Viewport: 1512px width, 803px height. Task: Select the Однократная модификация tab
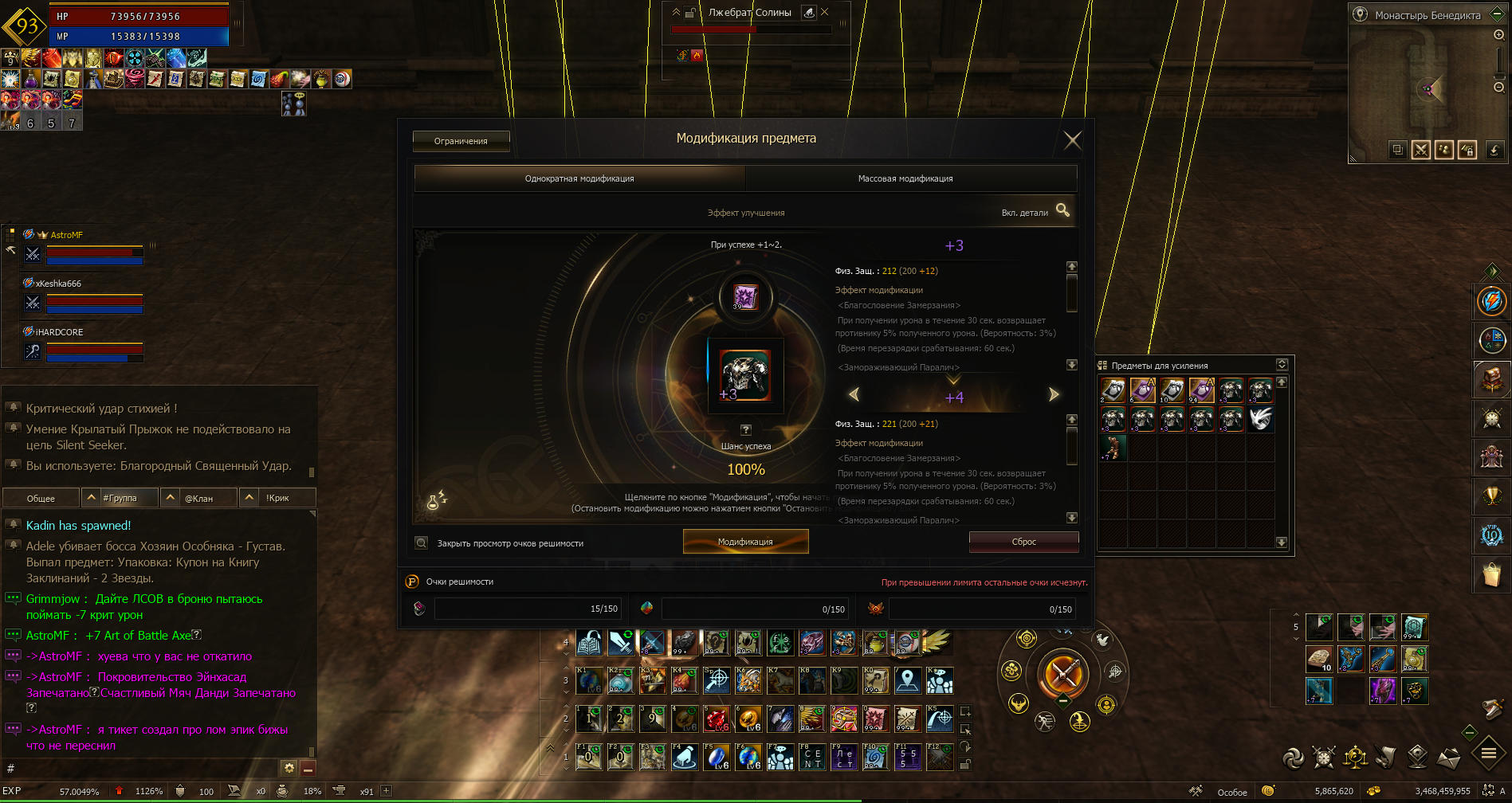(x=579, y=178)
